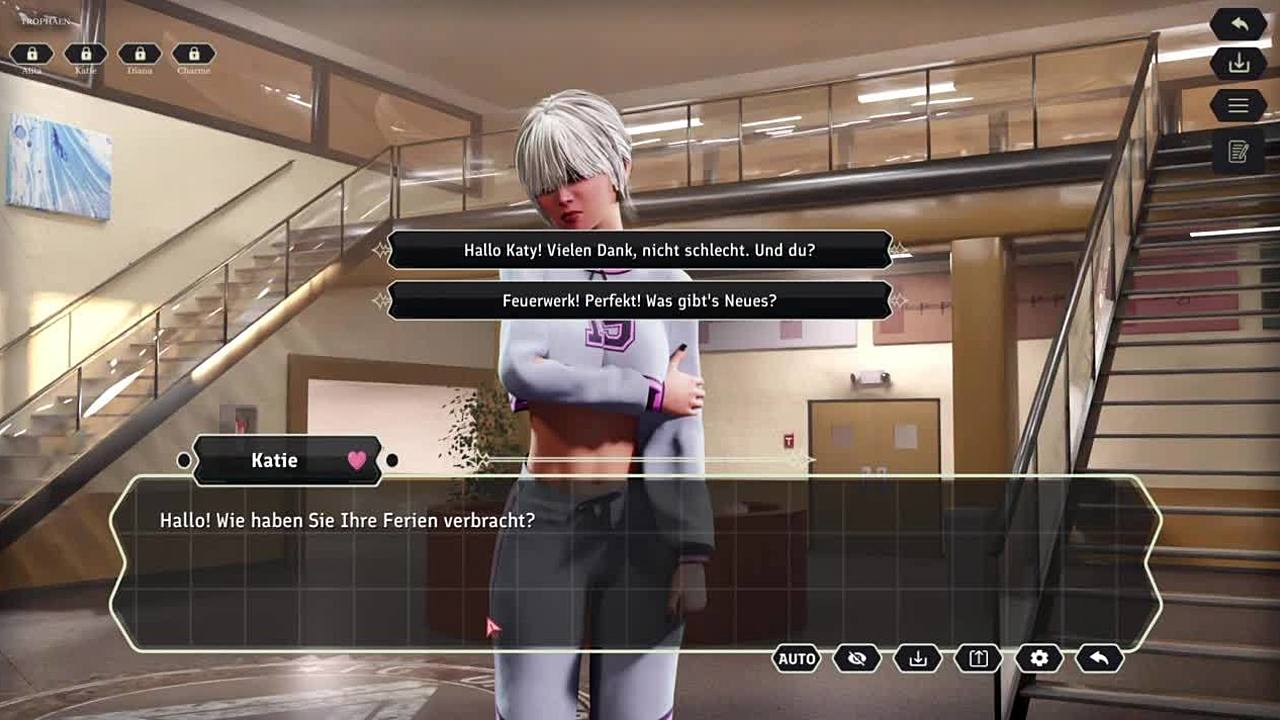Select the locked Diana trophy
This screenshot has height=720, width=1280.
140,54
